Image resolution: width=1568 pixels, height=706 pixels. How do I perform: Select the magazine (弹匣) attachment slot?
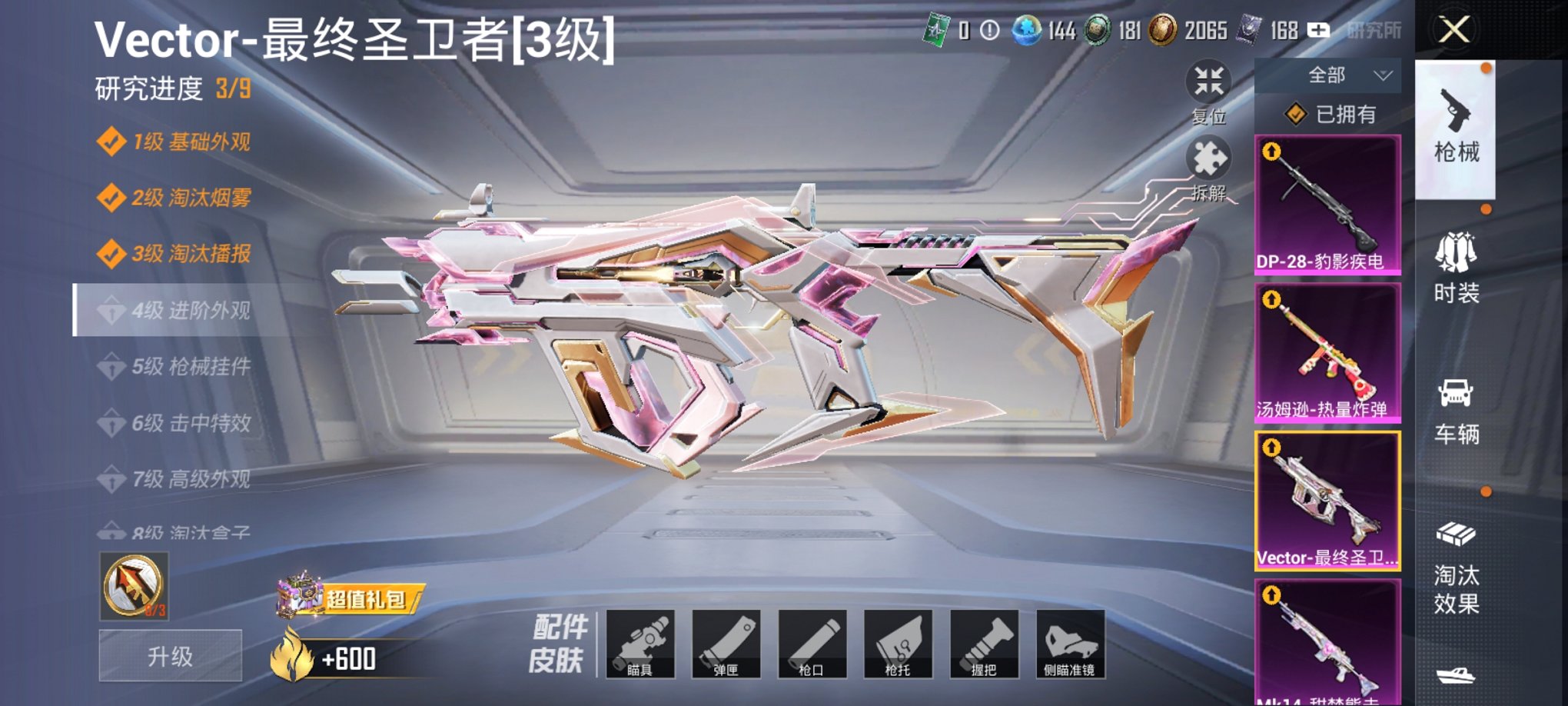click(729, 644)
